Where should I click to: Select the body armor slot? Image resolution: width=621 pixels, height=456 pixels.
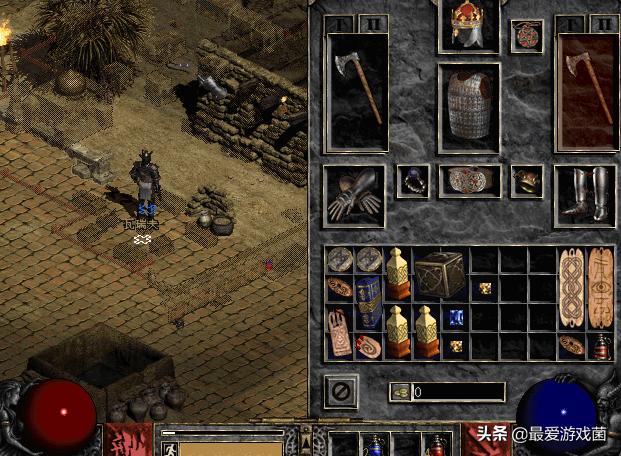[469, 107]
